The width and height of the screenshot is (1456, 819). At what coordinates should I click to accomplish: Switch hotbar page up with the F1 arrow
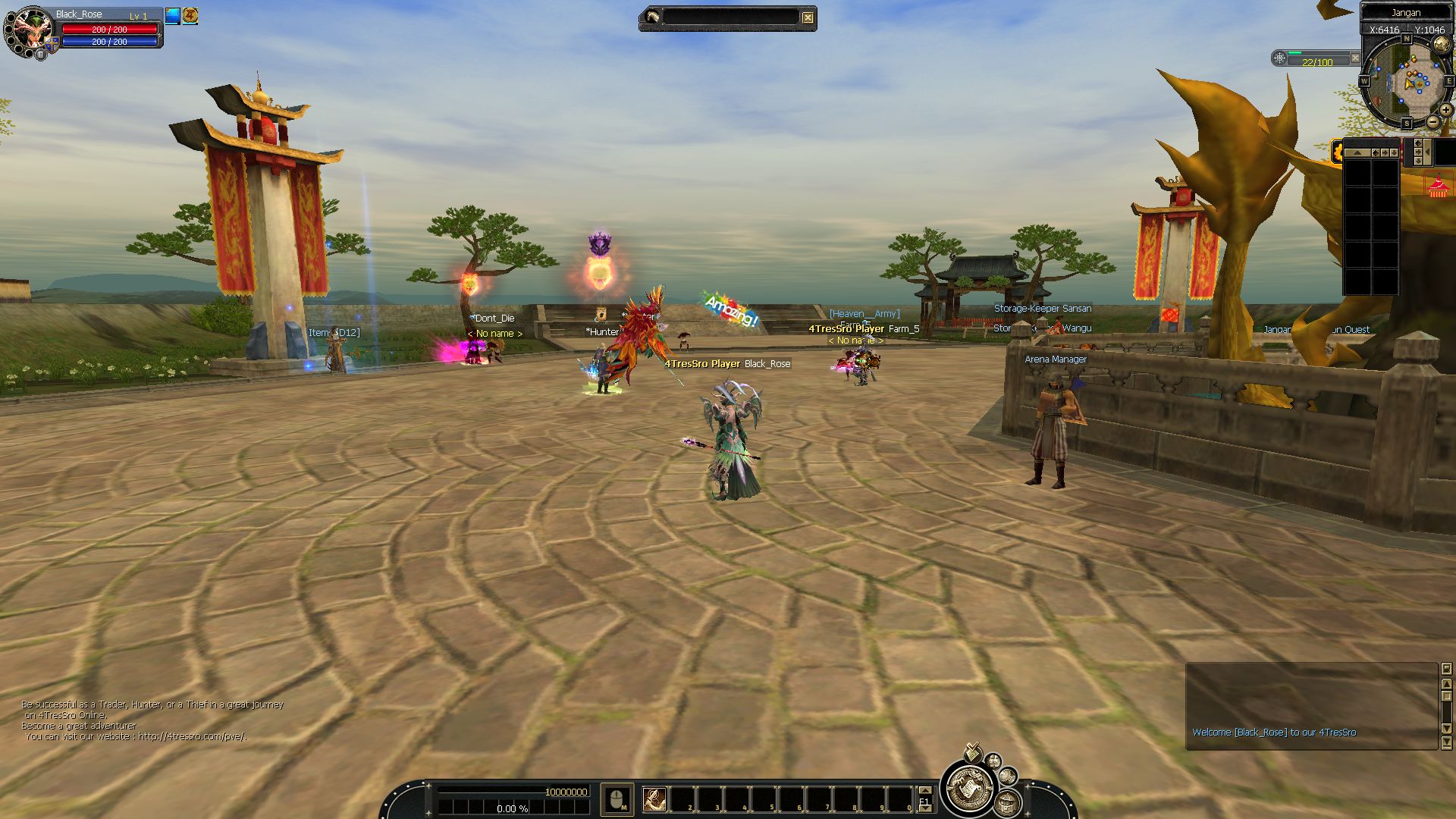pyautogui.click(x=924, y=791)
